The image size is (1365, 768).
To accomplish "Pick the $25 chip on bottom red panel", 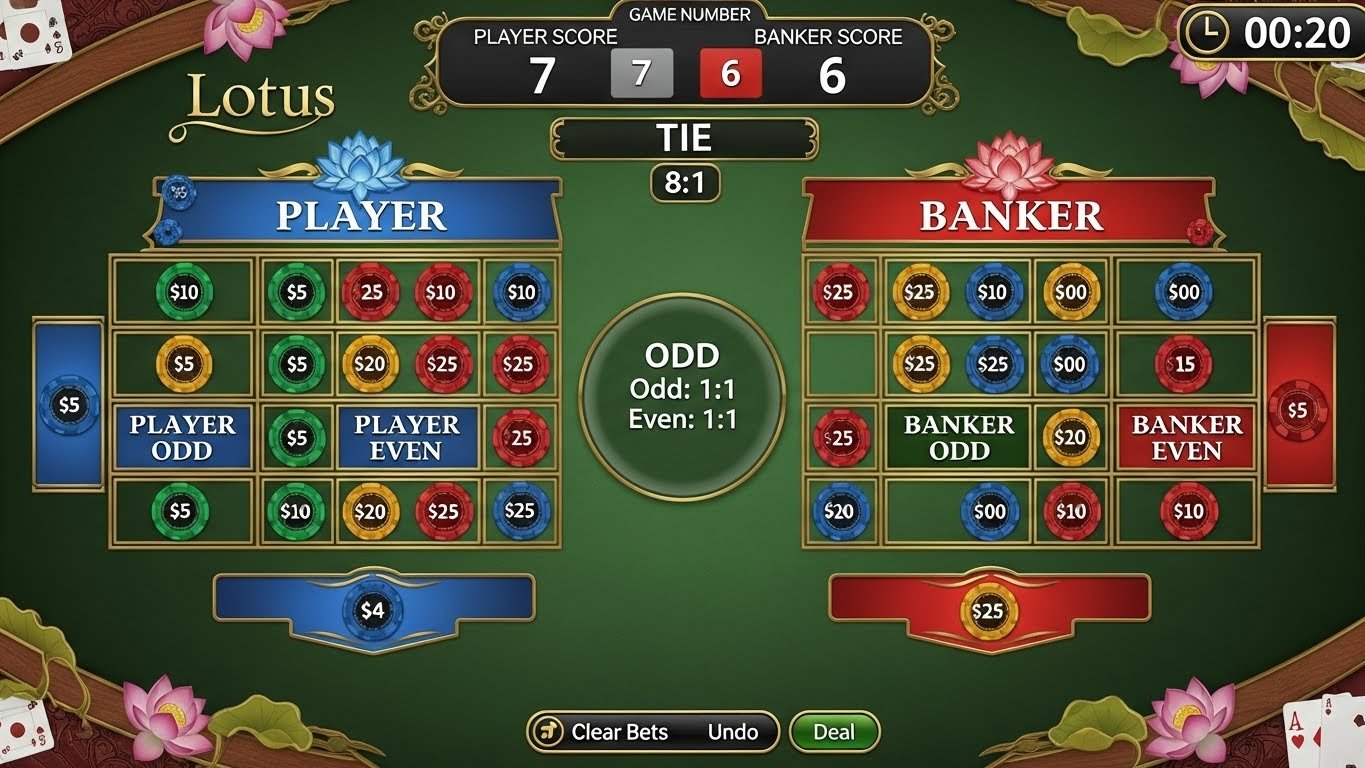I will (x=988, y=611).
